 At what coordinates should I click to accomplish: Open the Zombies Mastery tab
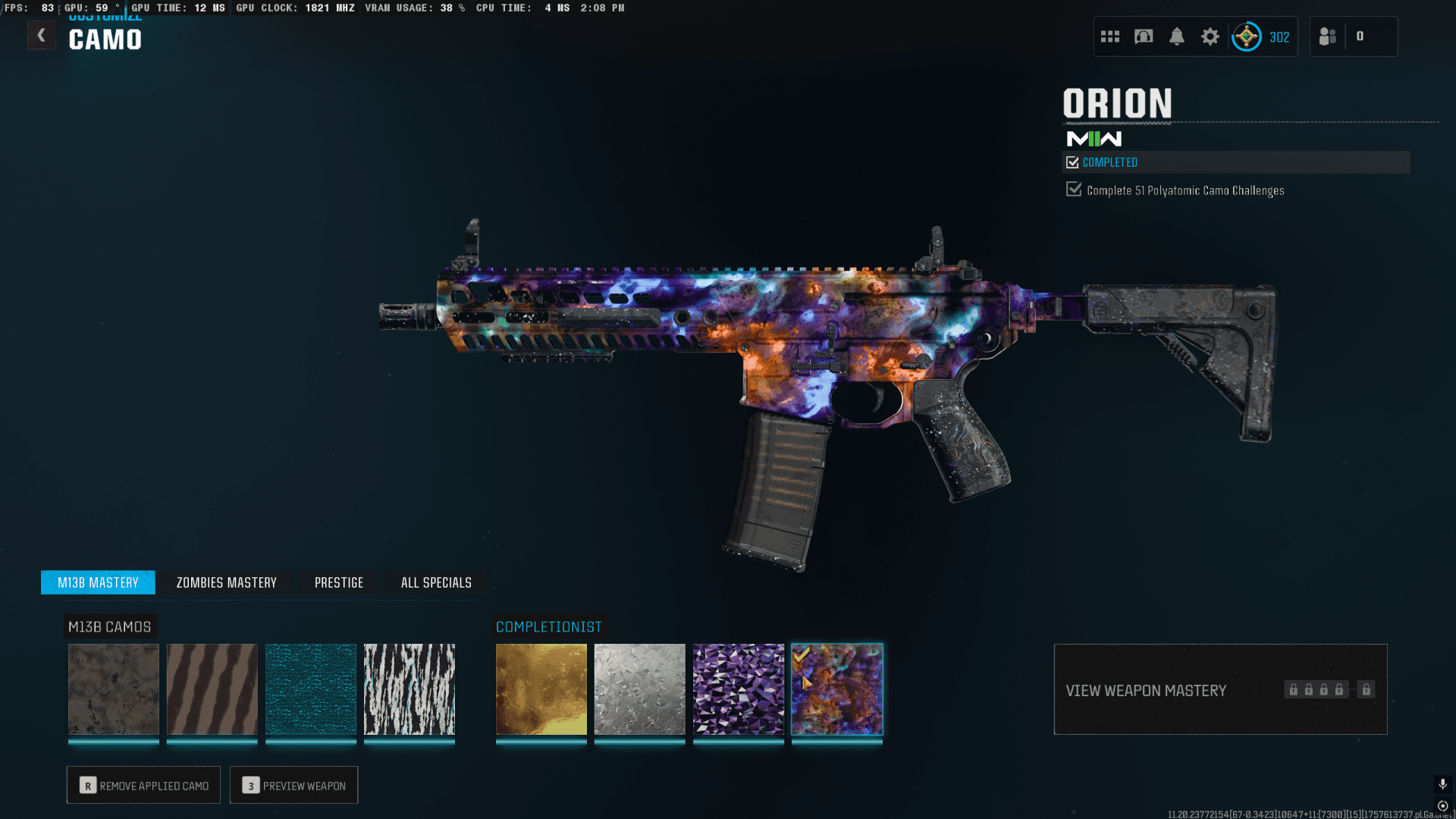[x=226, y=582]
